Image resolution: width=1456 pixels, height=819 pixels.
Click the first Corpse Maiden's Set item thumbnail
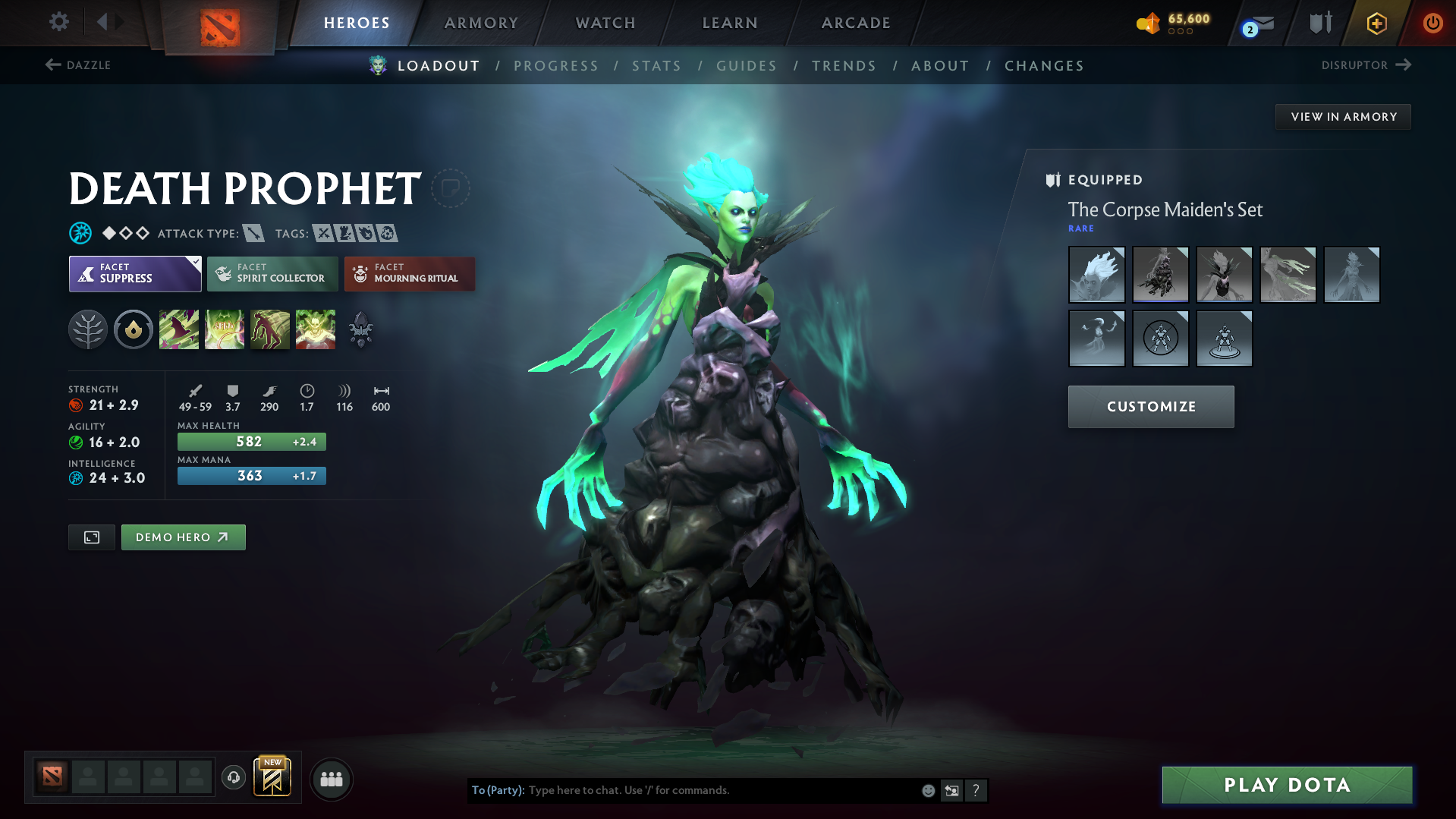click(1096, 275)
